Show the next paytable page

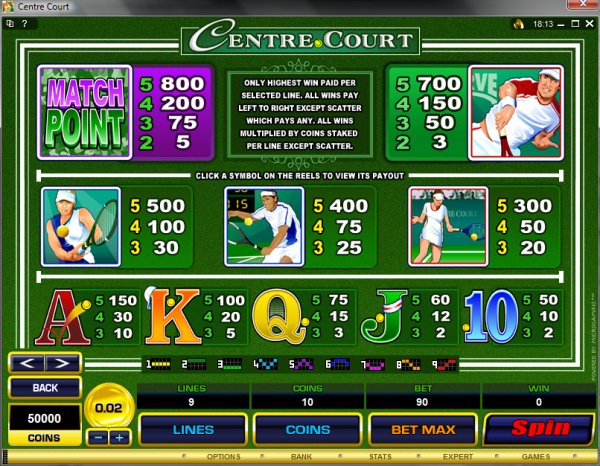pos(62,363)
